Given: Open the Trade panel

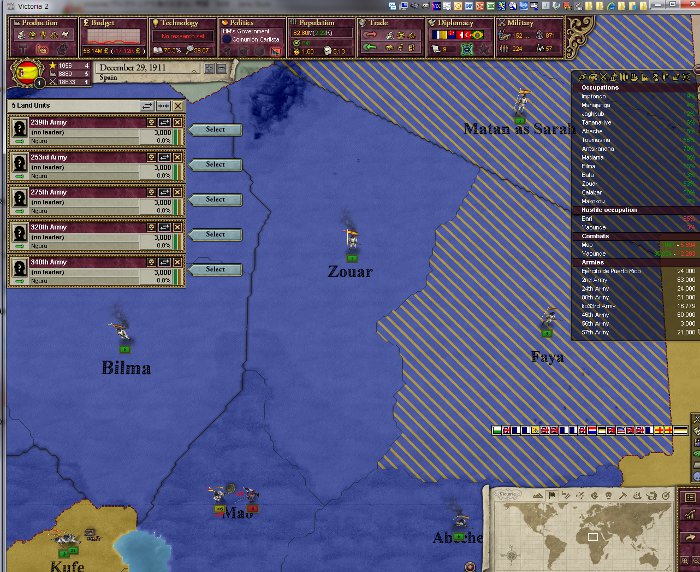Looking at the screenshot, I should pos(391,22).
